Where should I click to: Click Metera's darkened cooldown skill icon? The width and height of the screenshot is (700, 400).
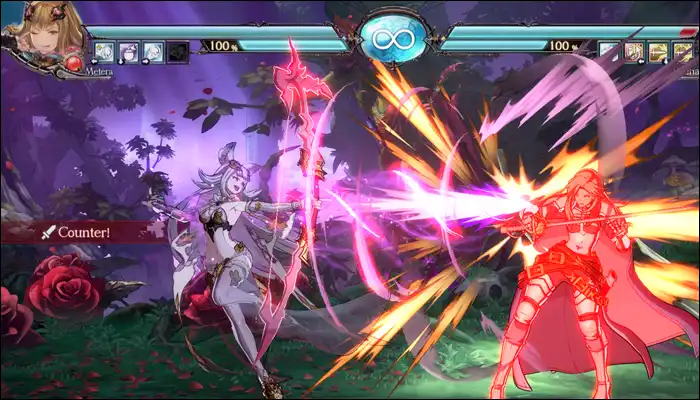(178, 51)
